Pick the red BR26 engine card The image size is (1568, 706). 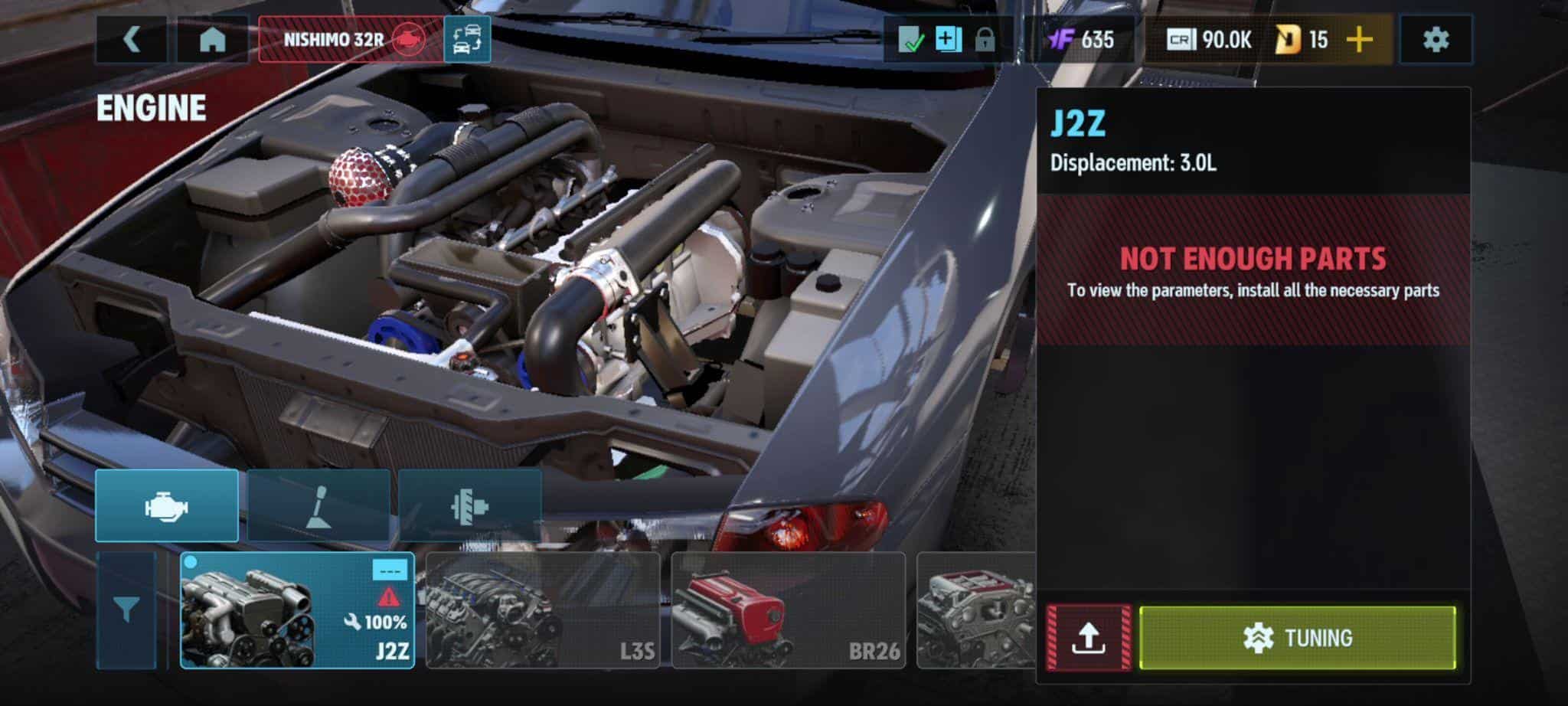coord(788,610)
